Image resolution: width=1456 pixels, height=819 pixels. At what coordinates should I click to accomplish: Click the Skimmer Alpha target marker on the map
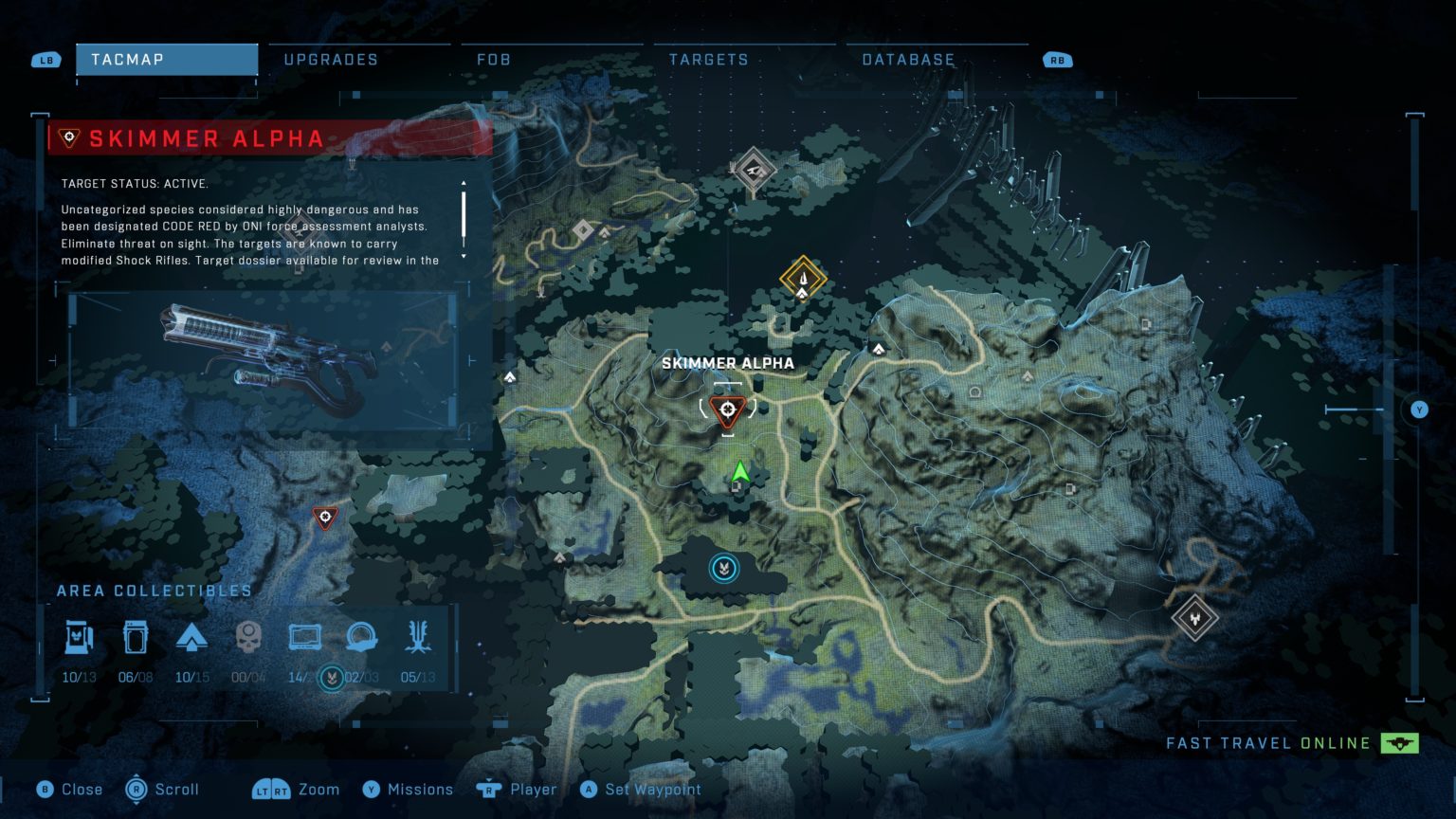coord(726,409)
